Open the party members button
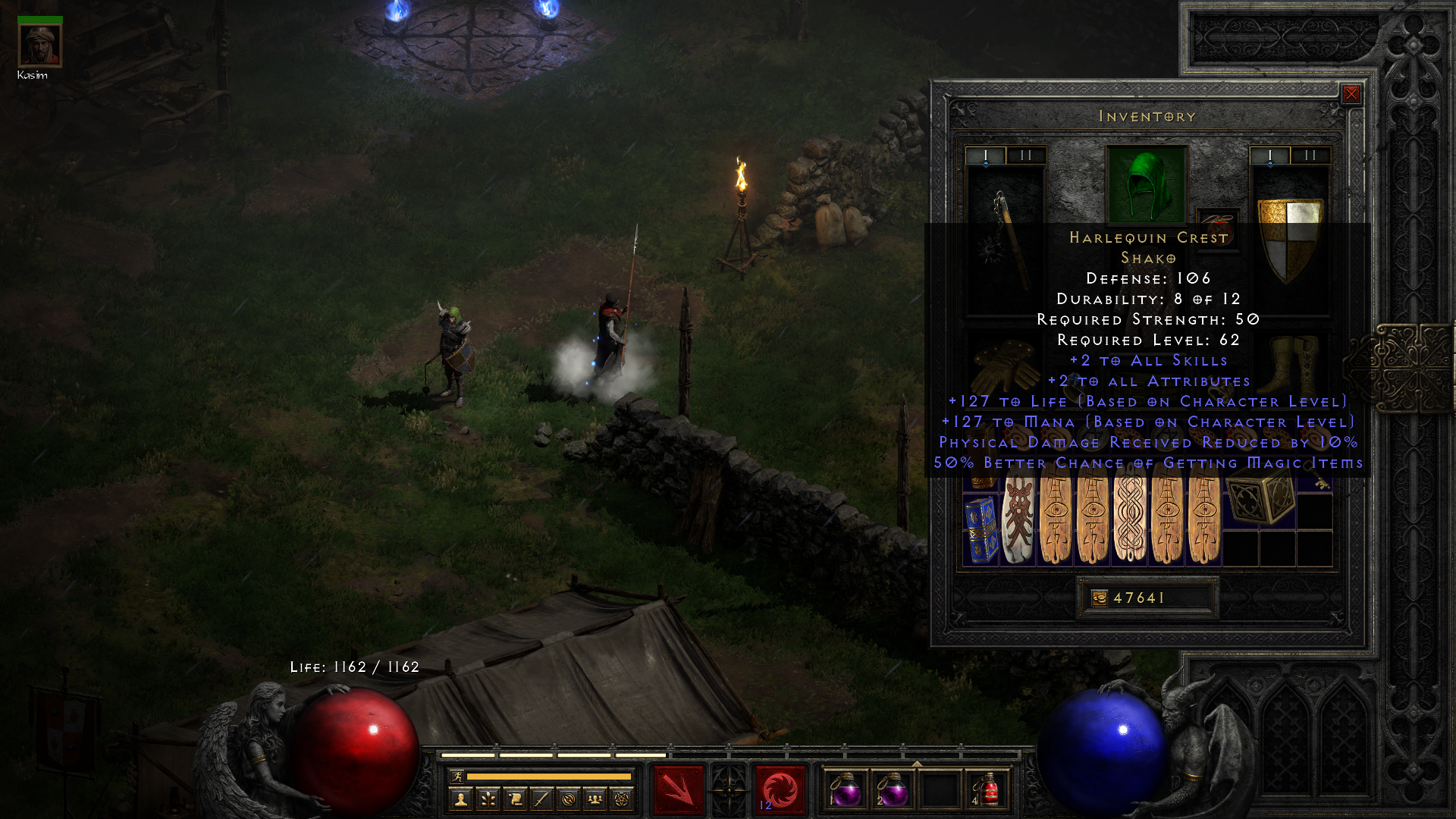The image size is (1456, 819). [x=595, y=799]
